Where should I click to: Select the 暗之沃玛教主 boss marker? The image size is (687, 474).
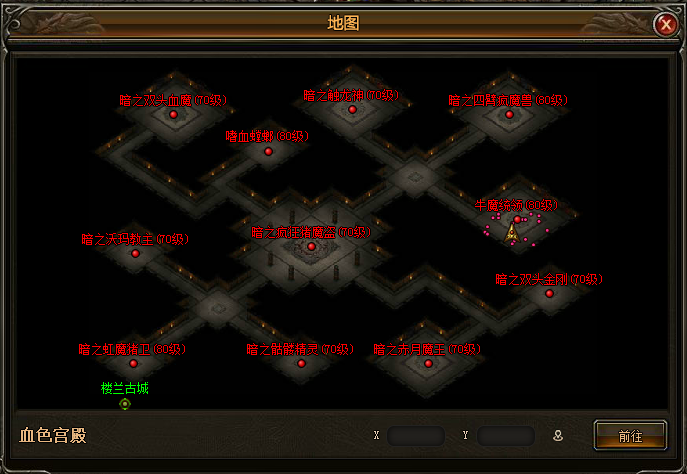point(135,253)
